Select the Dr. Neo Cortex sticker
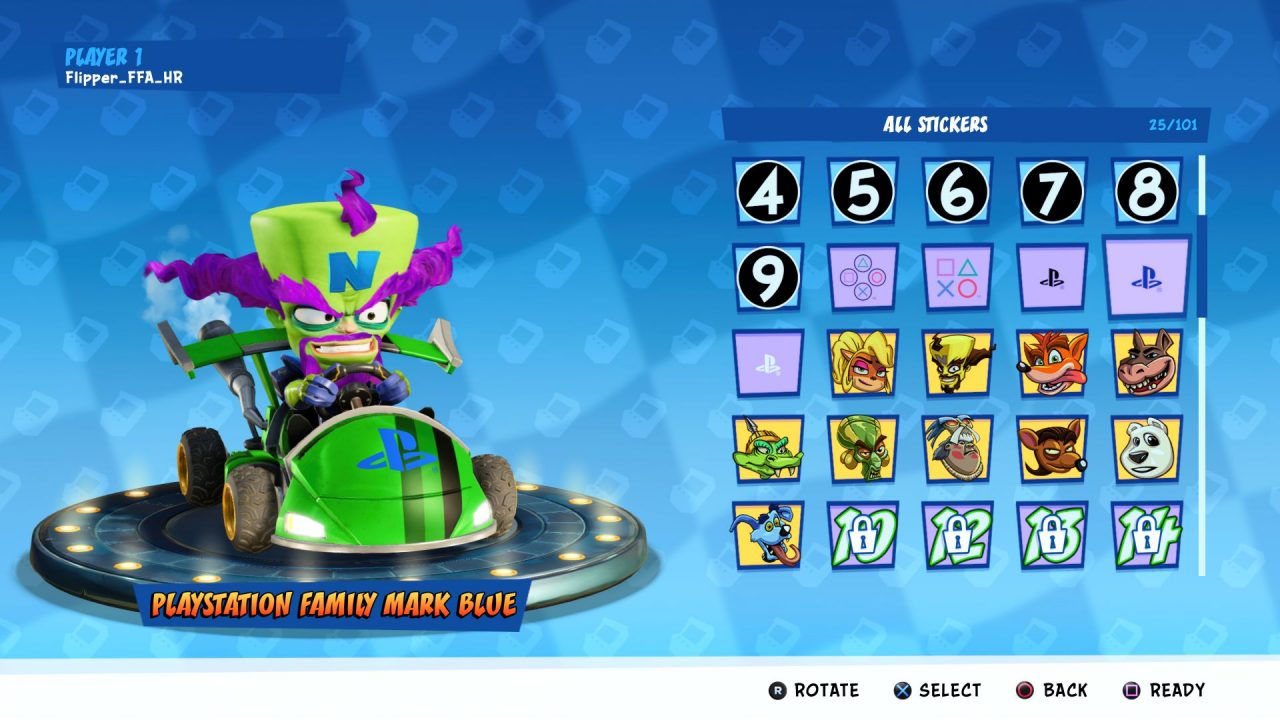The image size is (1280, 720). (x=957, y=363)
